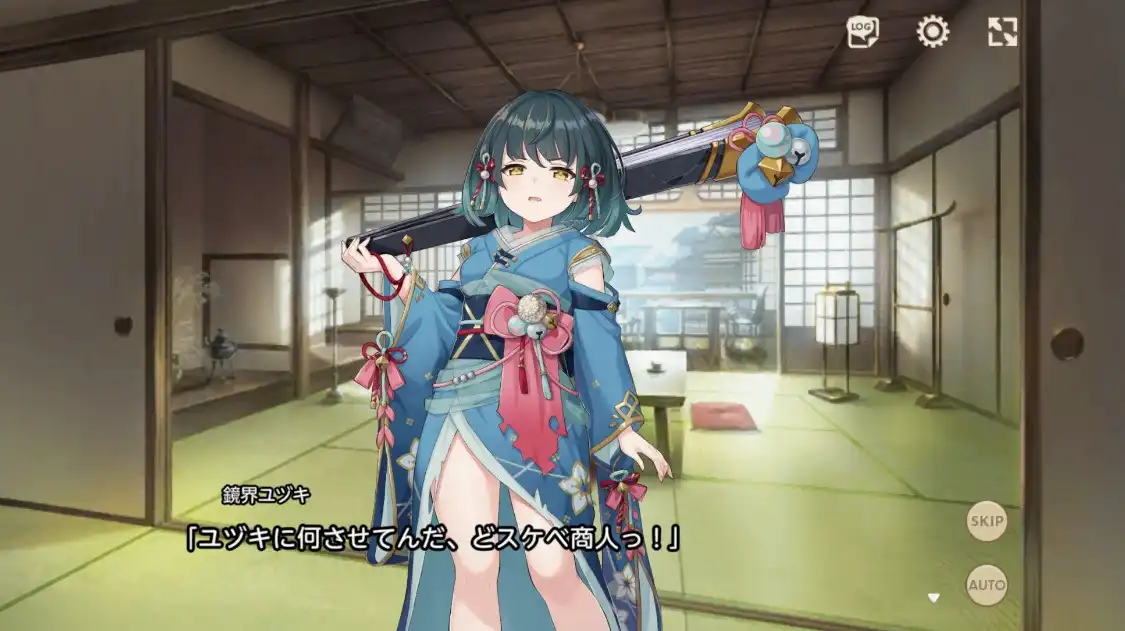This screenshot has height=631, width=1125.
Task: Enable AUTO dialogue advance
Action: coord(987,585)
